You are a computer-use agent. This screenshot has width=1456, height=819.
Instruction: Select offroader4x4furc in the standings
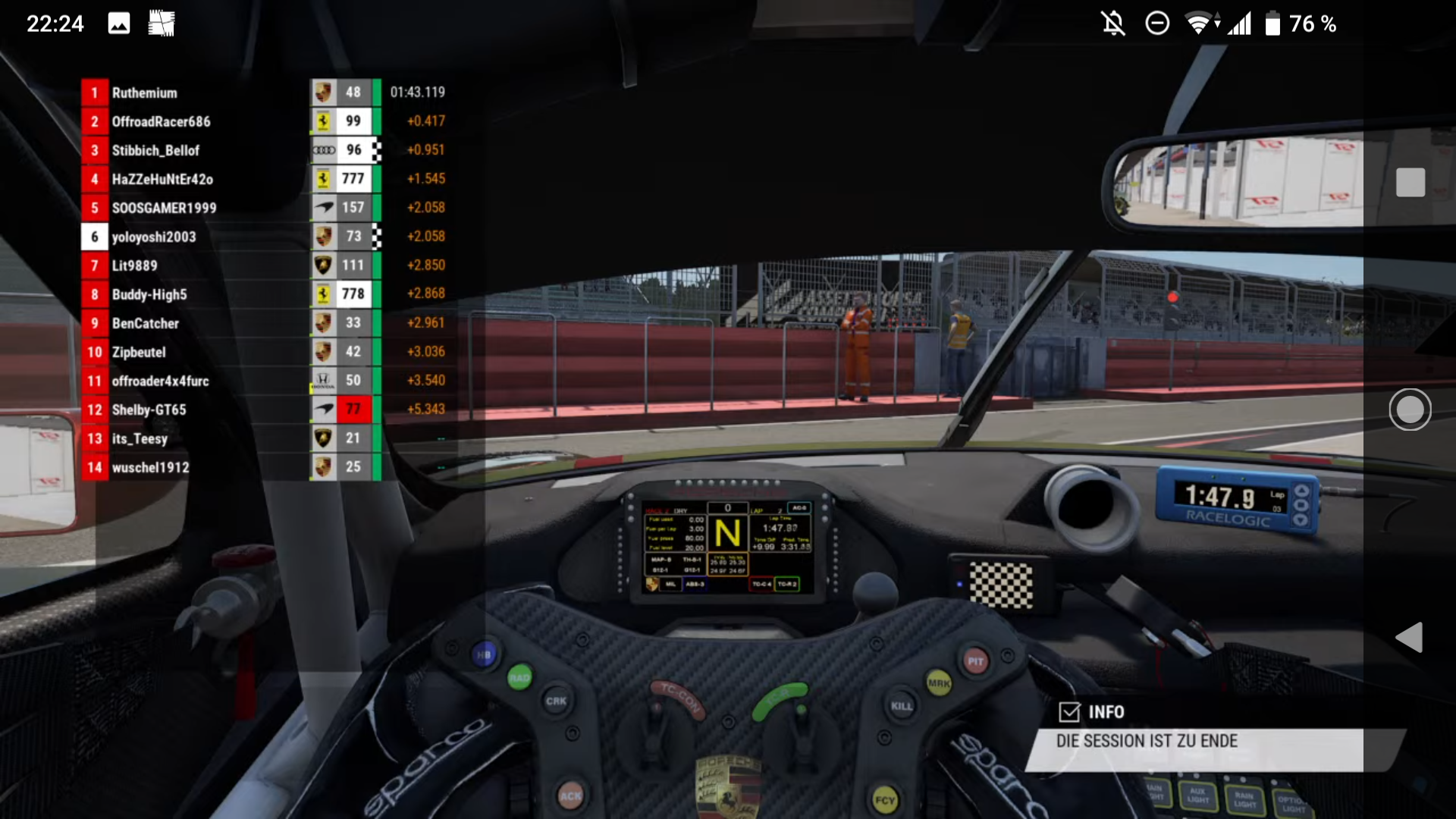click(160, 381)
